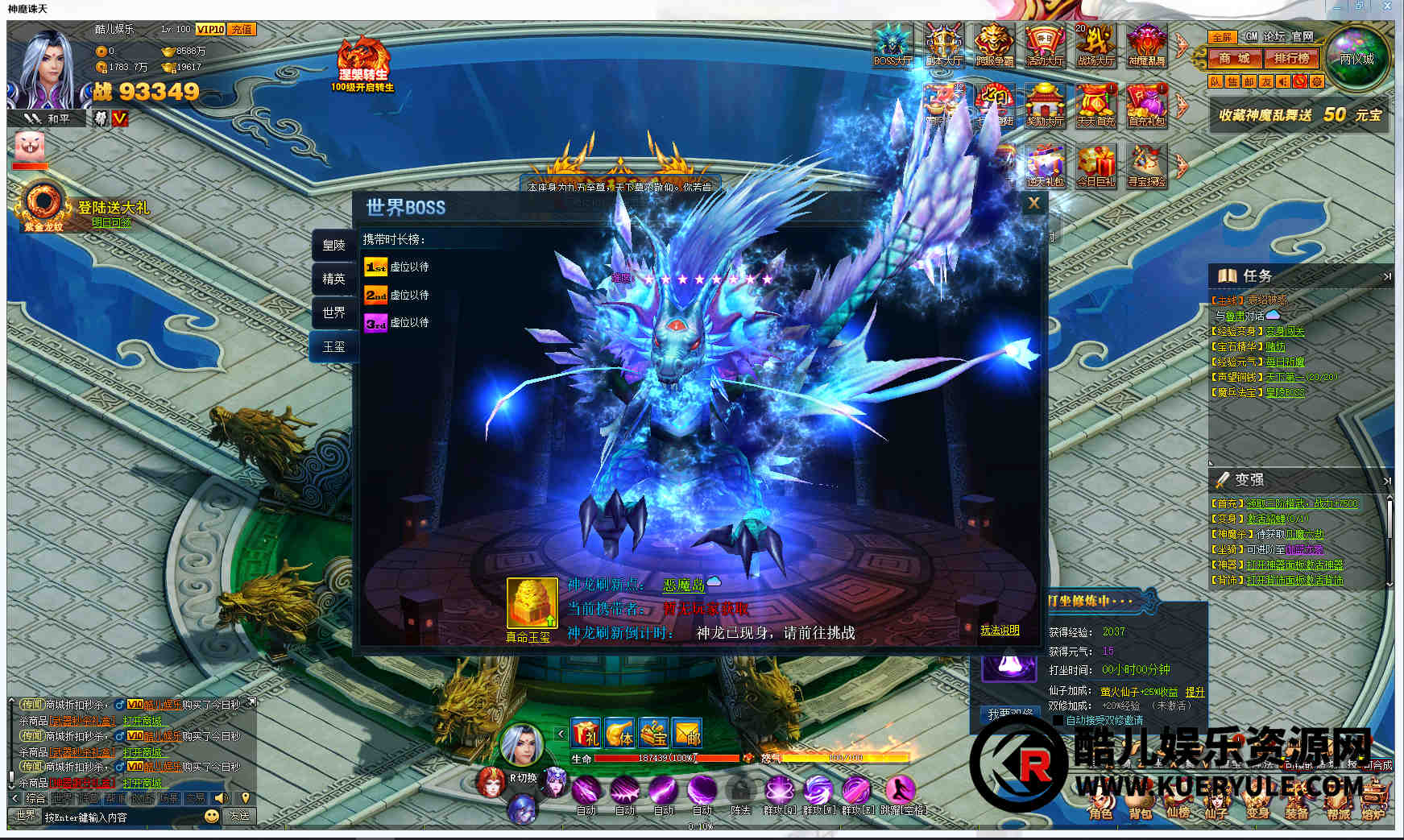The image size is (1404, 840).
Task: Click the chat text input box
Action: (121, 817)
